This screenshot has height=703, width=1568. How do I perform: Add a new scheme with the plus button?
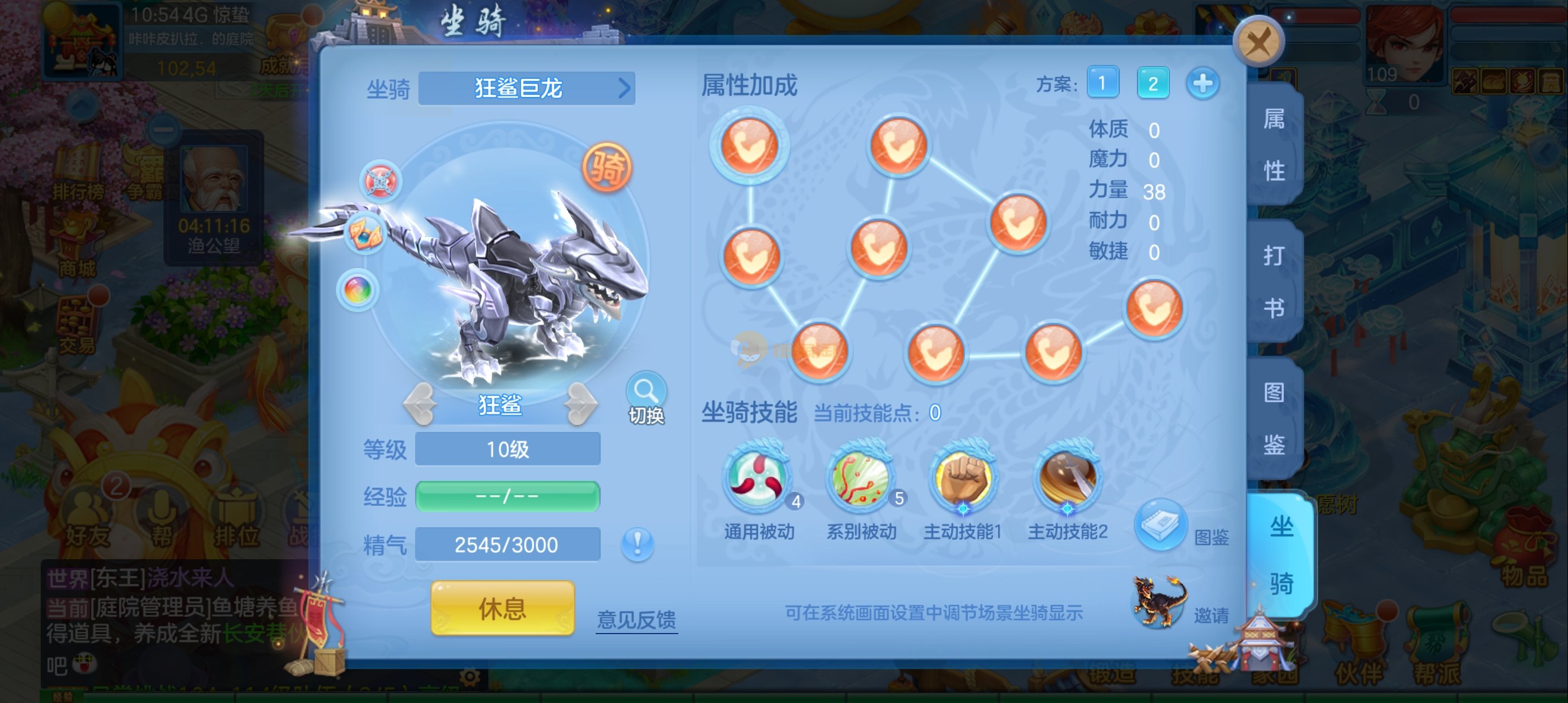1202,83
